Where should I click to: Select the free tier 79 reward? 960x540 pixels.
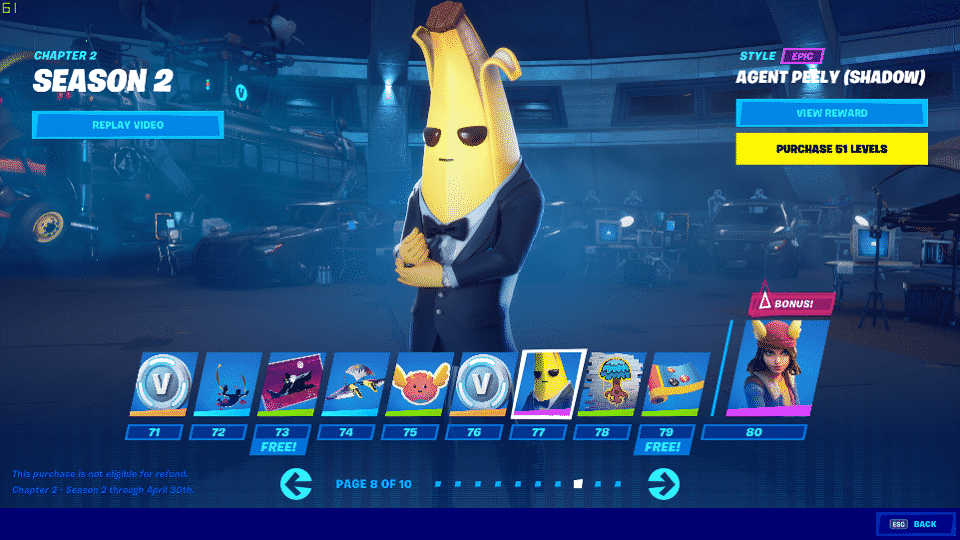point(675,383)
